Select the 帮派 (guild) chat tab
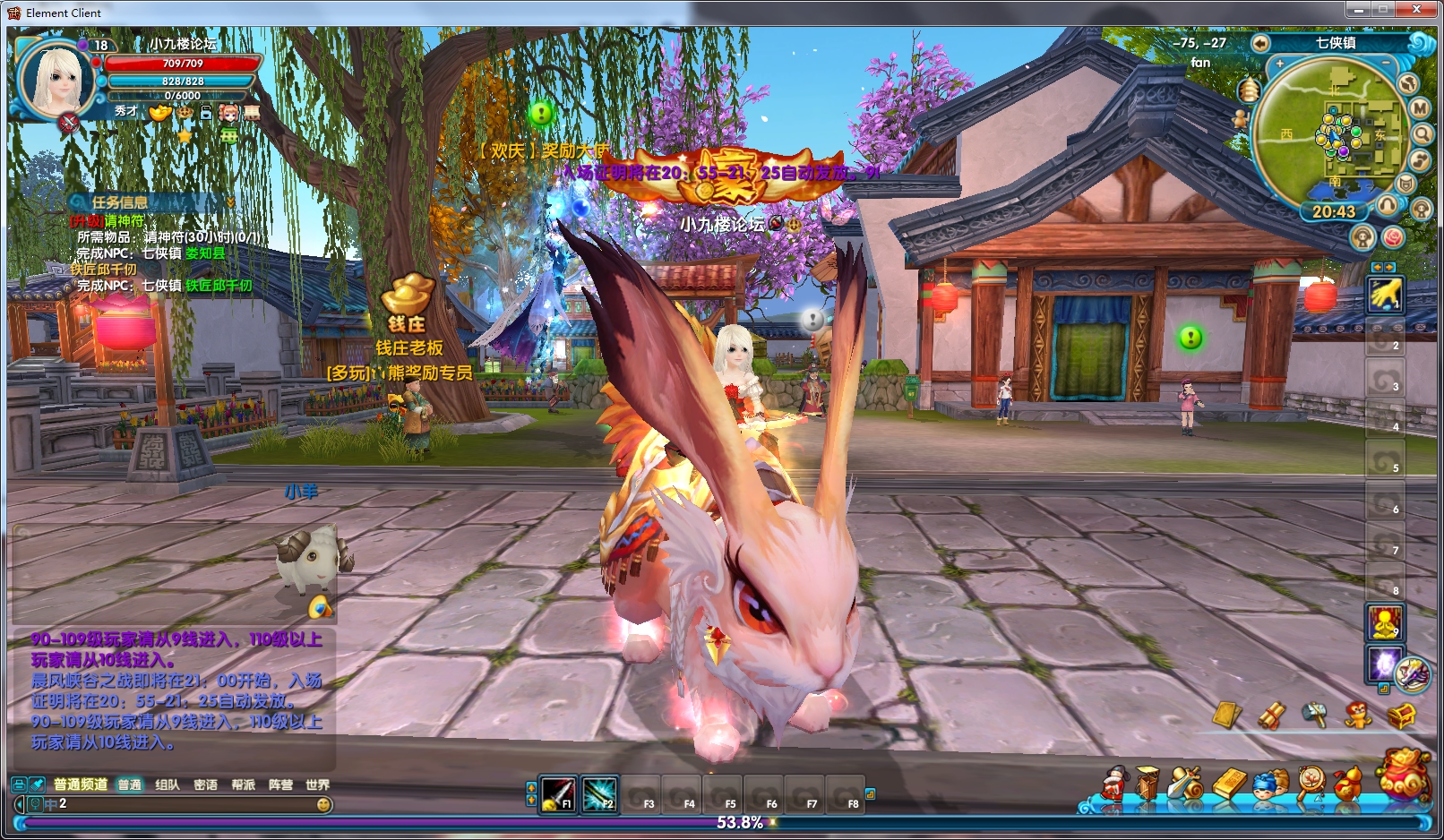 pos(243,784)
